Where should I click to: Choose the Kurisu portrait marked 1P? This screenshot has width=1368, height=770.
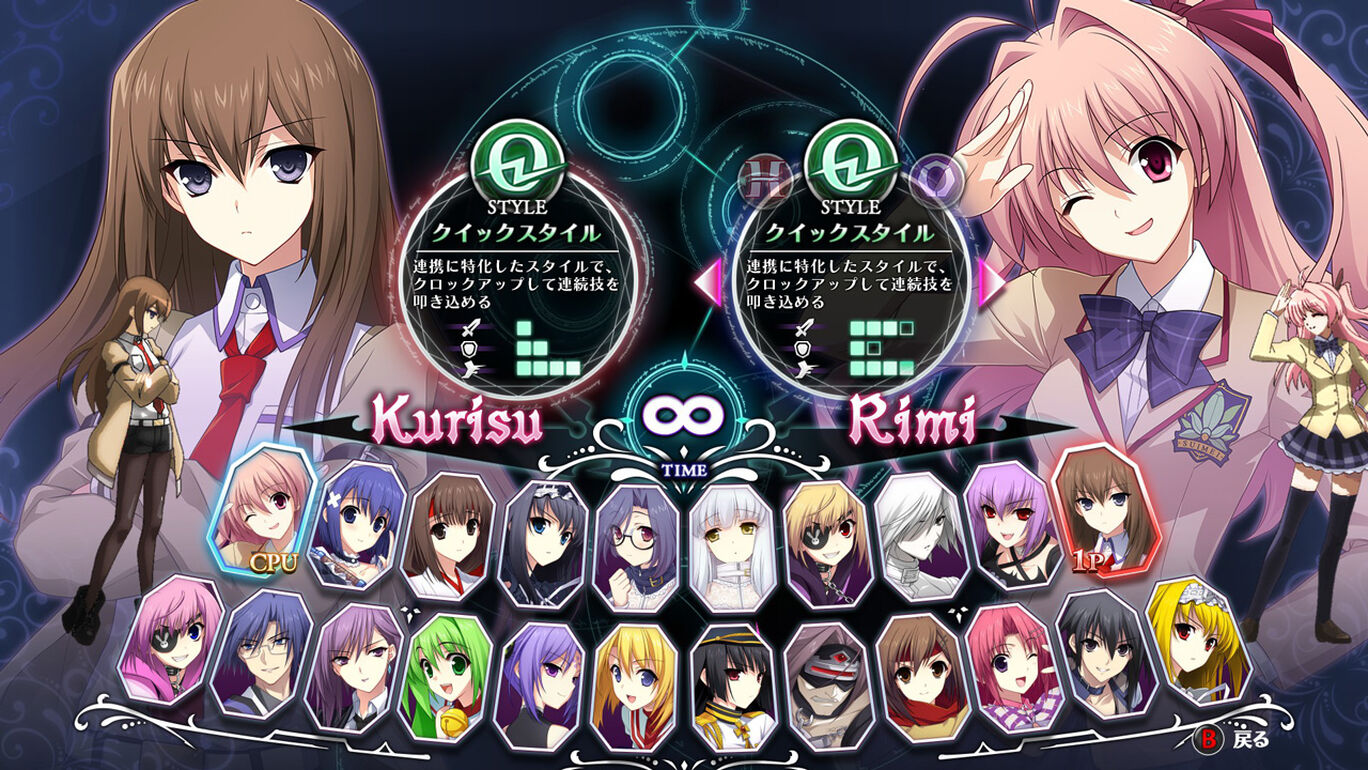click(1104, 511)
